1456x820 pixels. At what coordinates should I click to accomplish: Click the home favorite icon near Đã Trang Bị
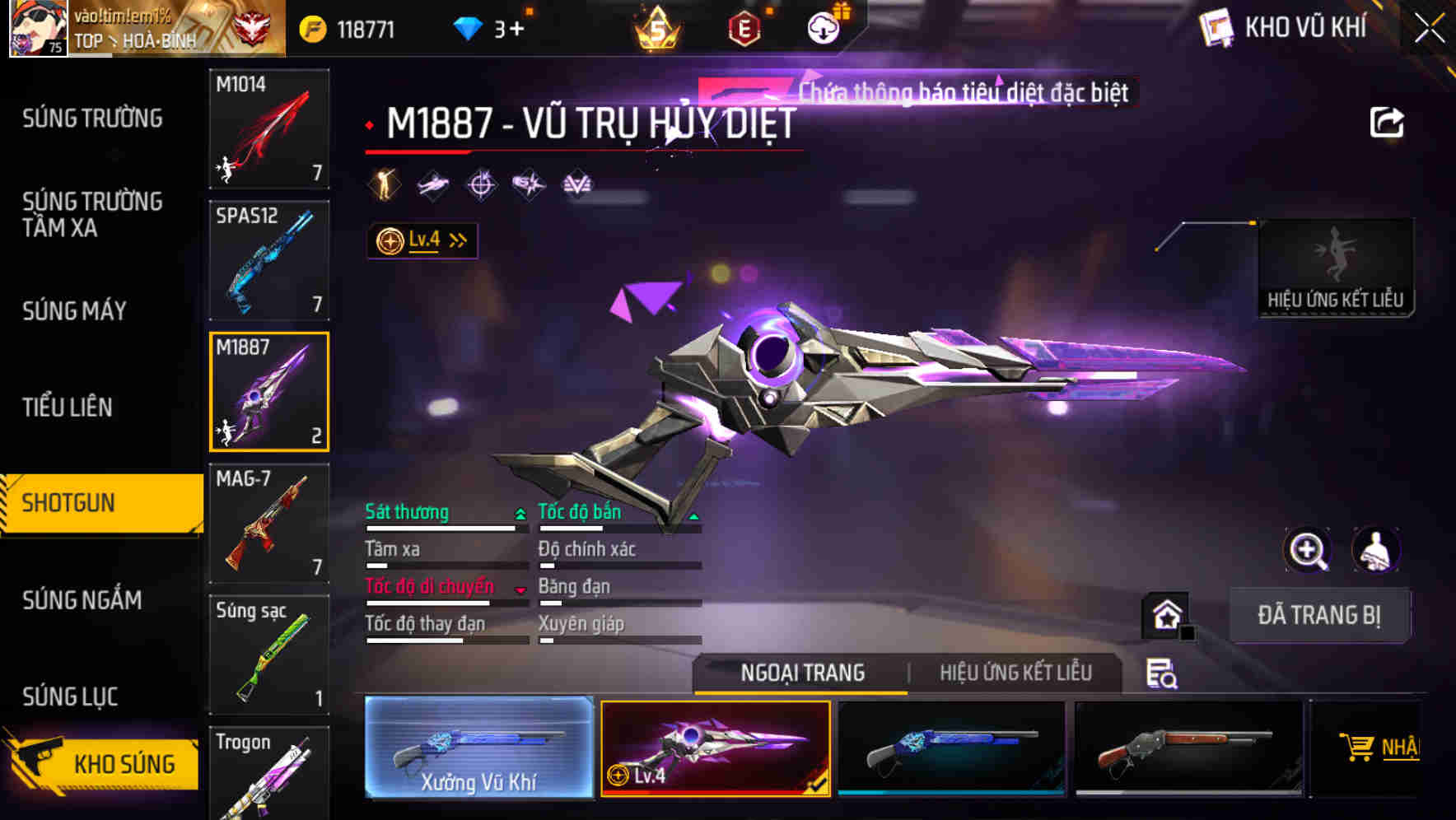(1166, 614)
